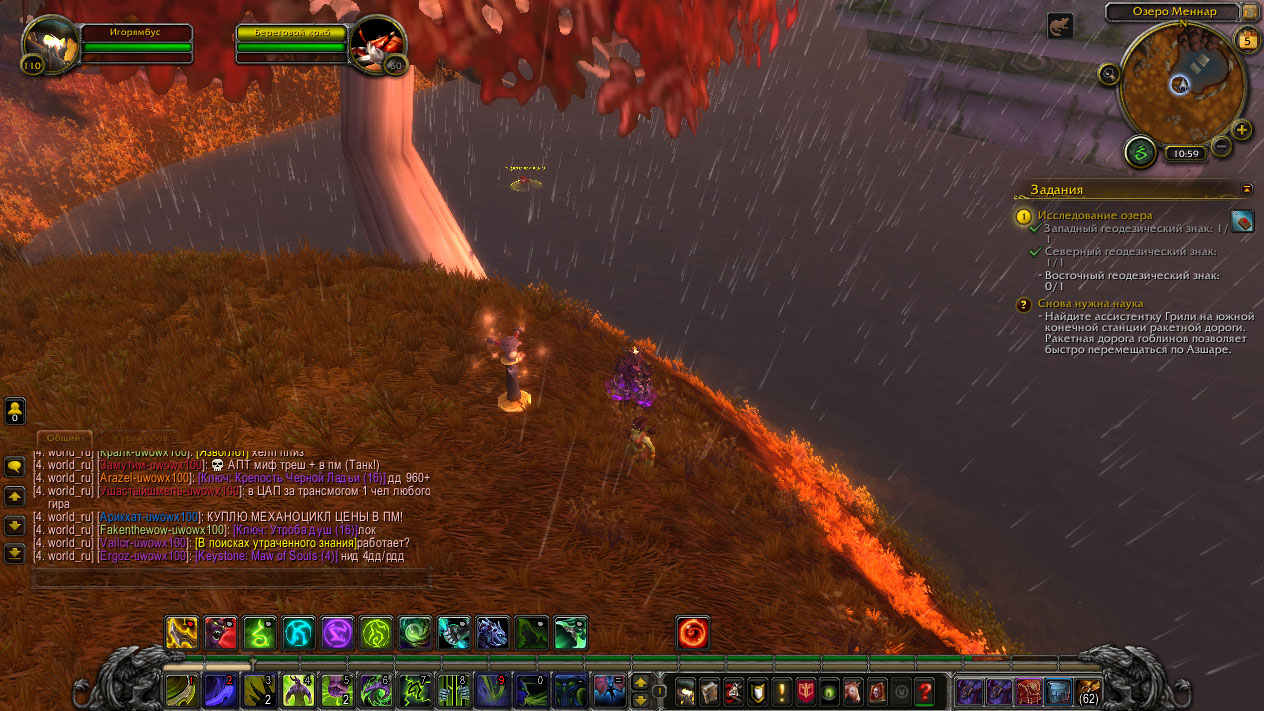Zoom out the minimap with the minus button

click(x=1221, y=147)
